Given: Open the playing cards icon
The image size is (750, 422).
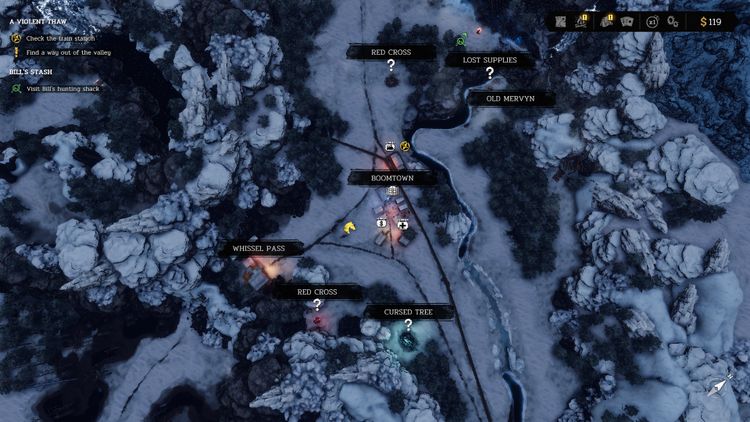Looking at the screenshot, I should [x=628, y=21].
